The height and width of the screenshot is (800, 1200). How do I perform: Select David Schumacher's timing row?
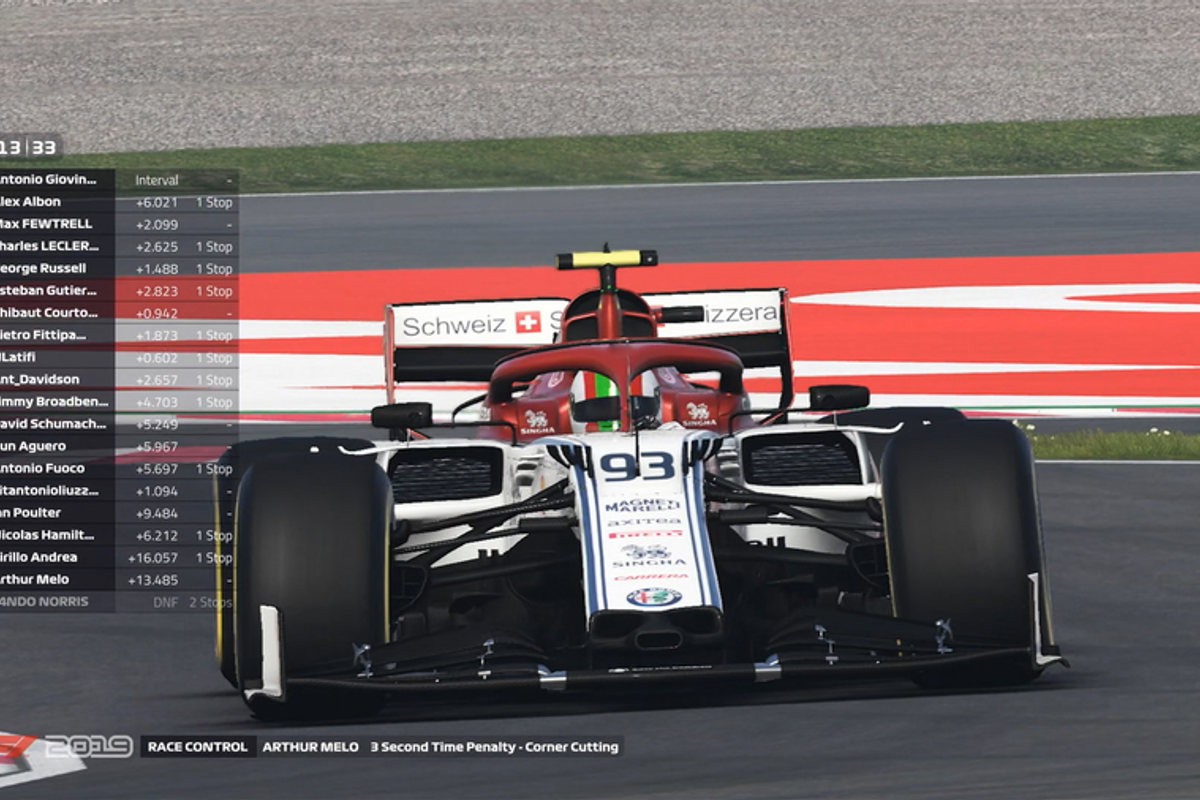pos(50,424)
